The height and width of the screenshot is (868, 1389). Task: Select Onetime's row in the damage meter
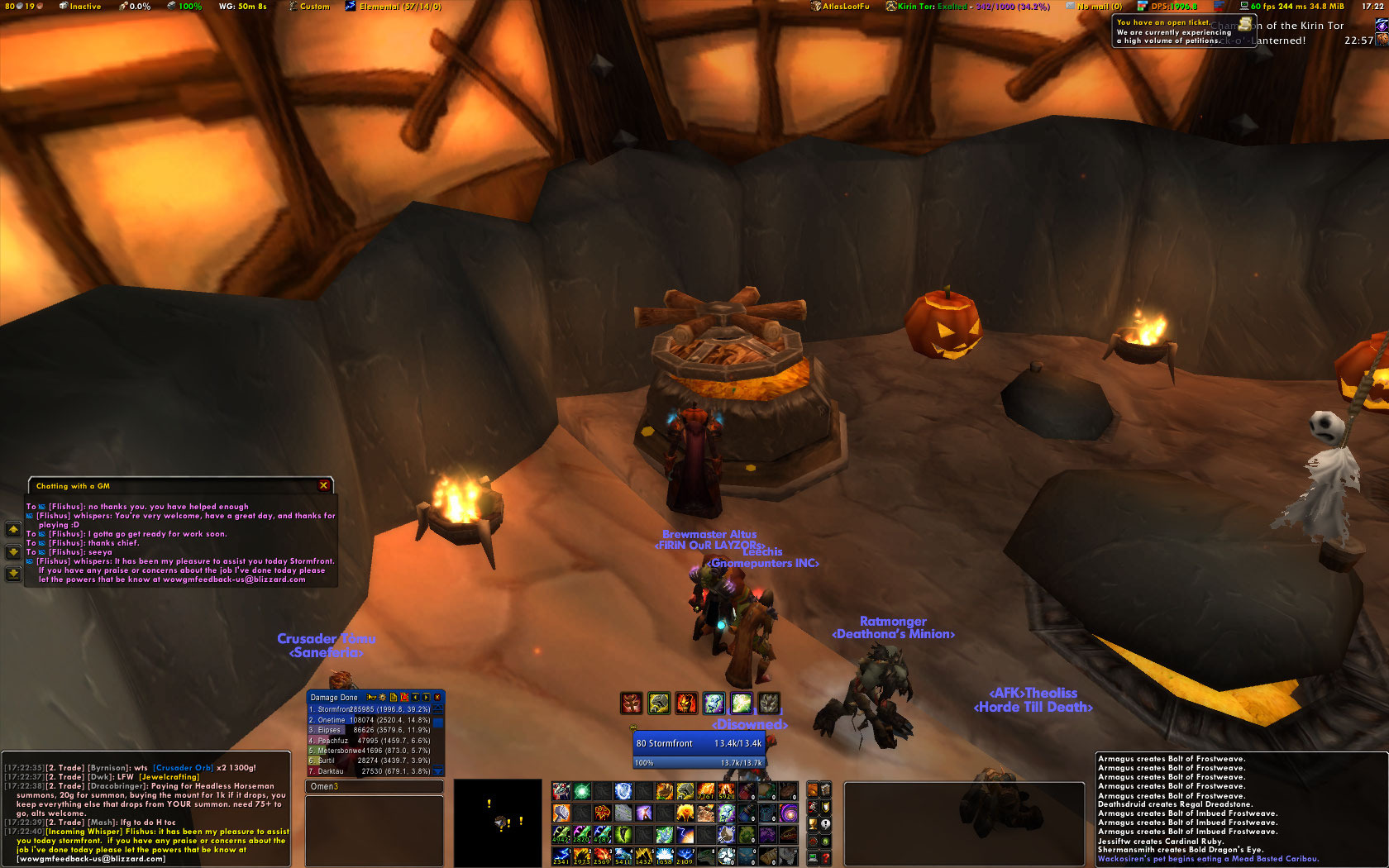372,720
